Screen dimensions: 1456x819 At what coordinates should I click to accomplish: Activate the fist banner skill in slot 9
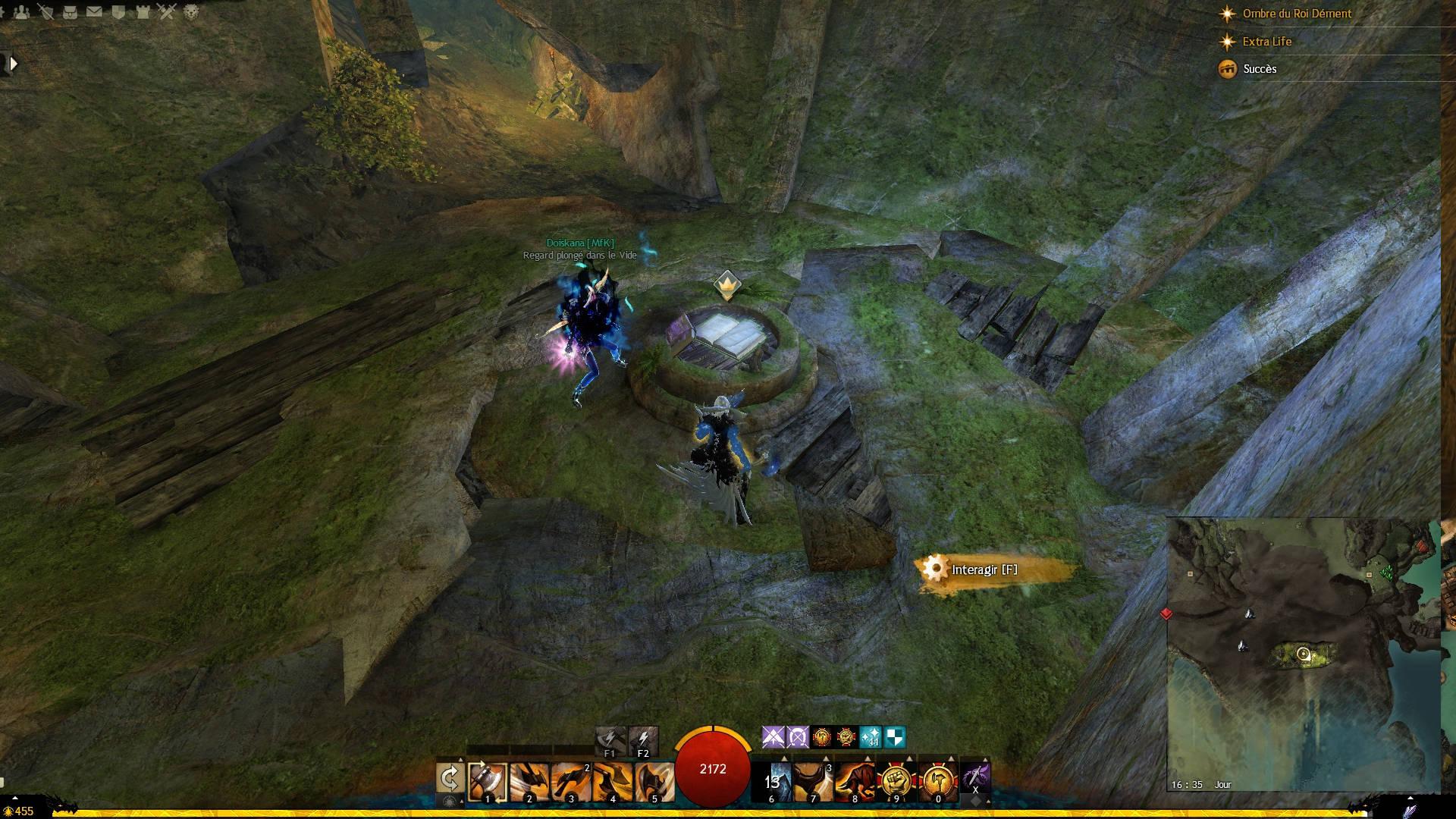(x=896, y=781)
